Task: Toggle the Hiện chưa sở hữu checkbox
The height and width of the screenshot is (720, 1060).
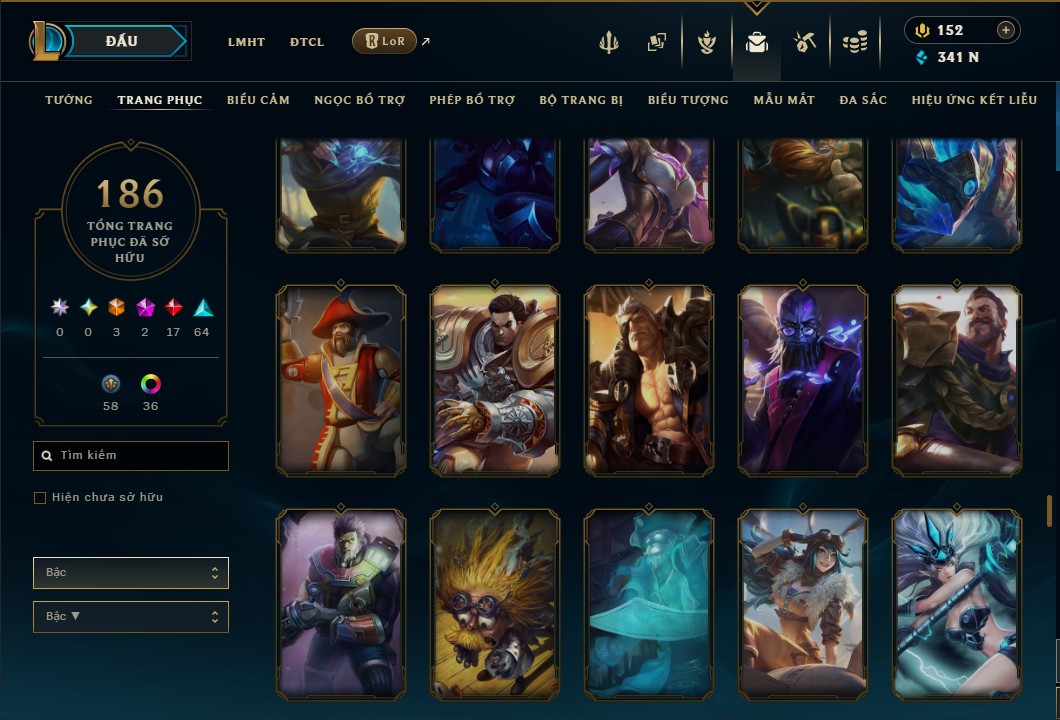Action: [40, 498]
